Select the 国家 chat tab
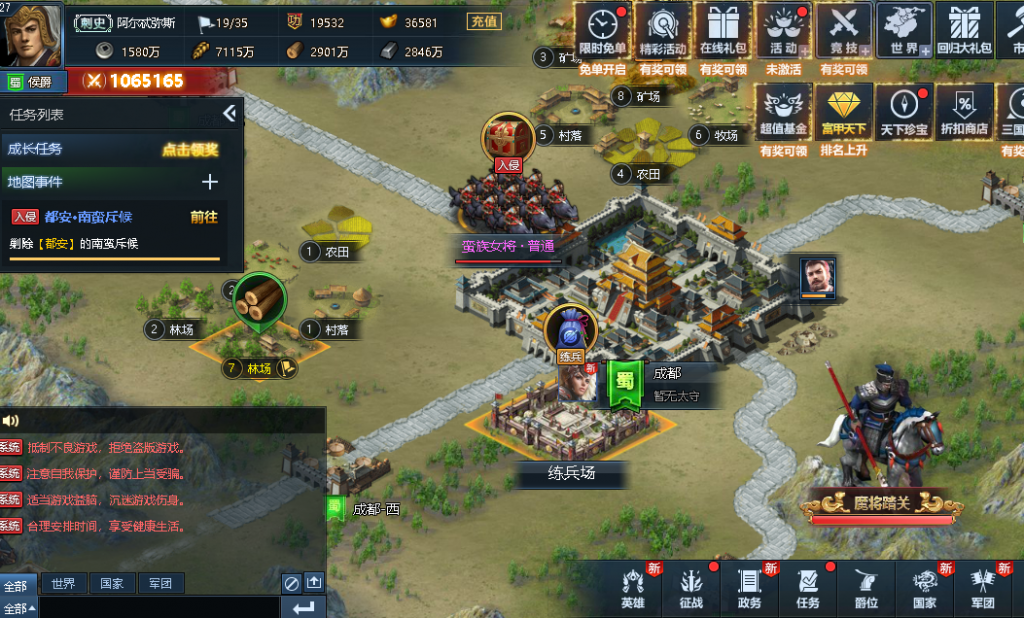 [x=111, y=583]
